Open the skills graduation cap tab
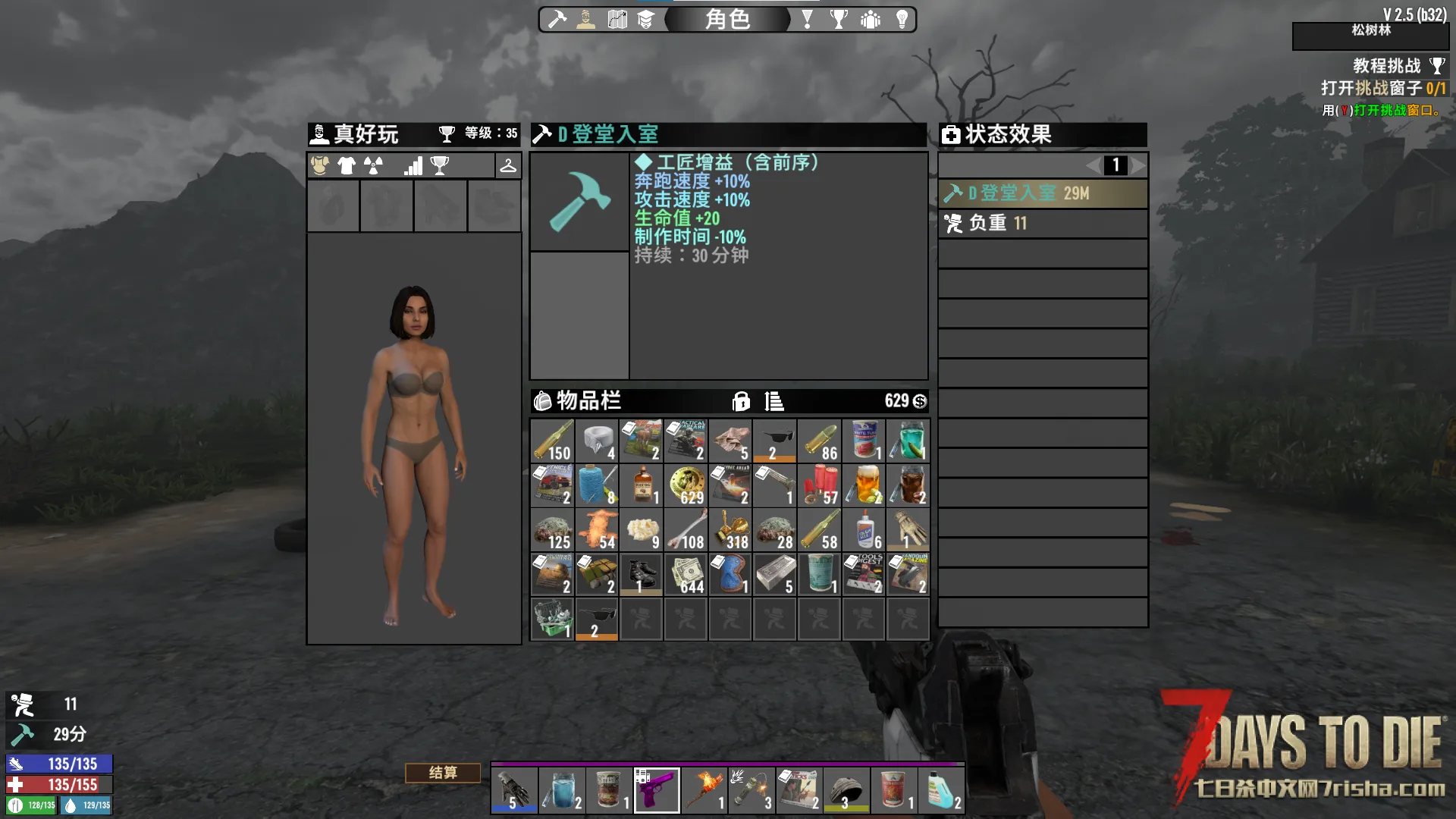Image resolution: width=1456 pixels, height=819 pixels. point(645,20)
